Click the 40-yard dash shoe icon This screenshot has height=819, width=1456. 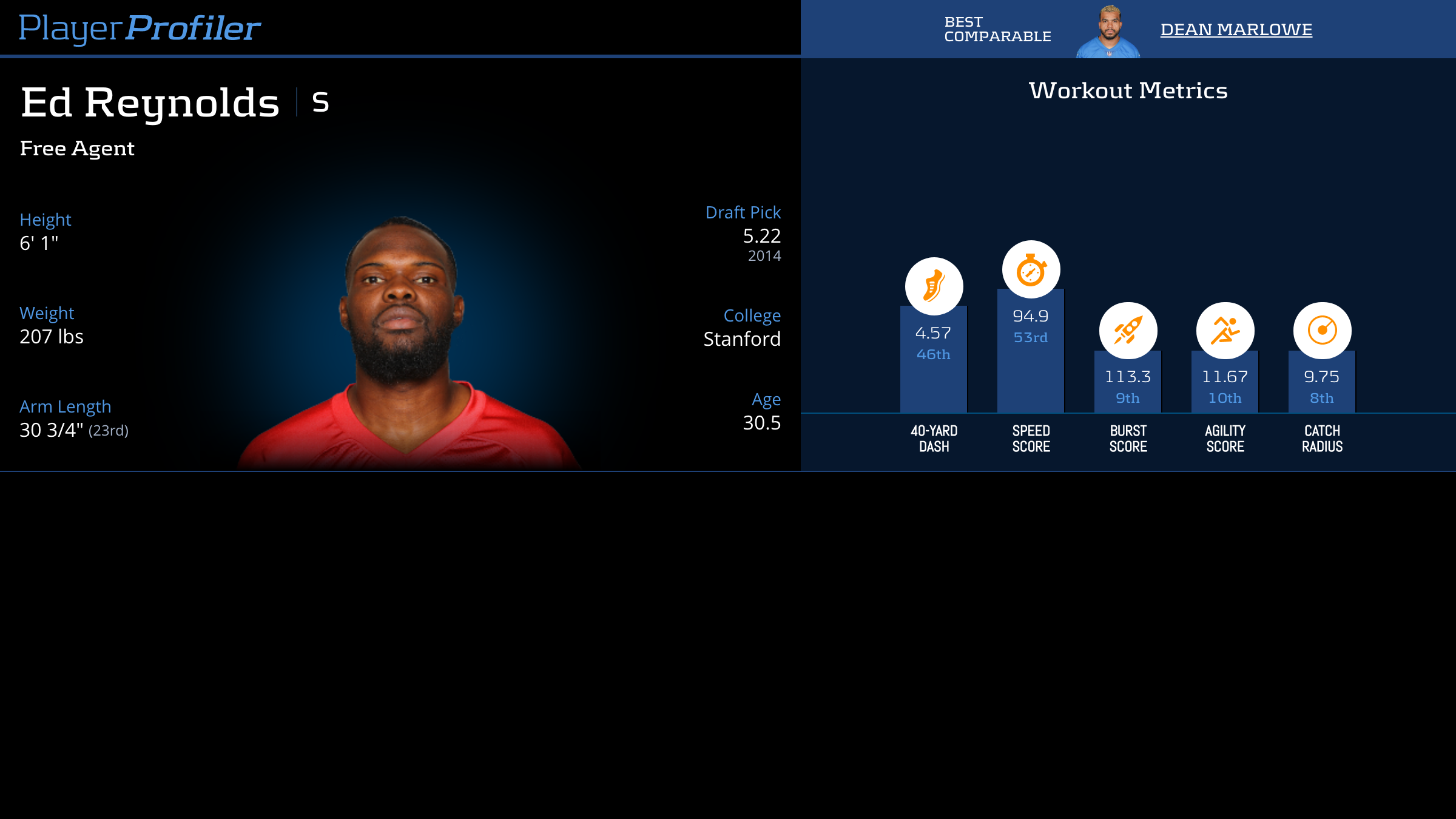[934, 286]
